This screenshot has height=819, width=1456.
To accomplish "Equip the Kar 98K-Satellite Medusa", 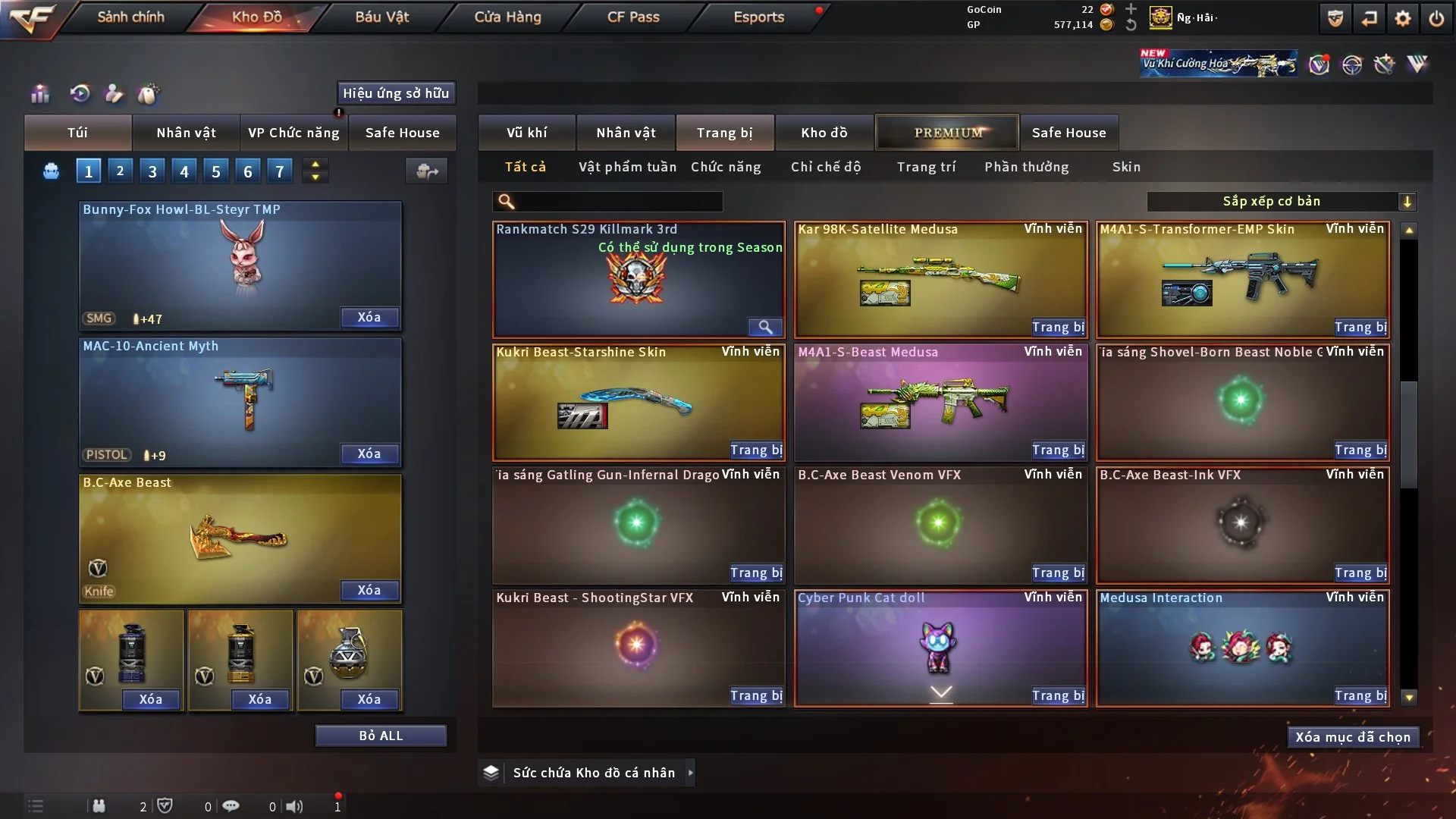I will coord(1058,328).
